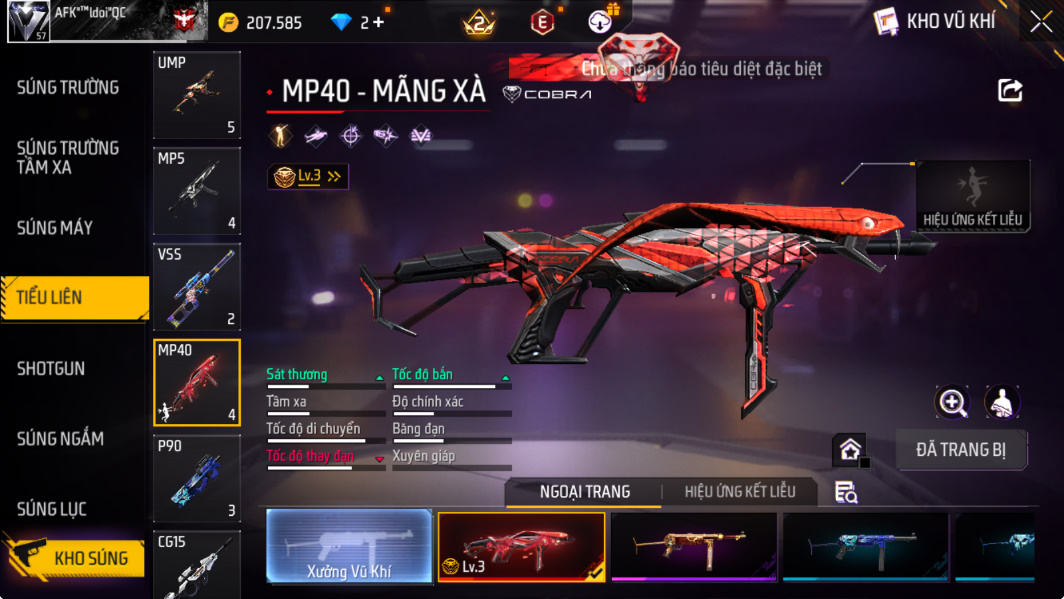Image resolution: width=1064 pixels, height=599 pixels.
Task: Switch to Súng Máy category
Action: [x=55, y=228]
